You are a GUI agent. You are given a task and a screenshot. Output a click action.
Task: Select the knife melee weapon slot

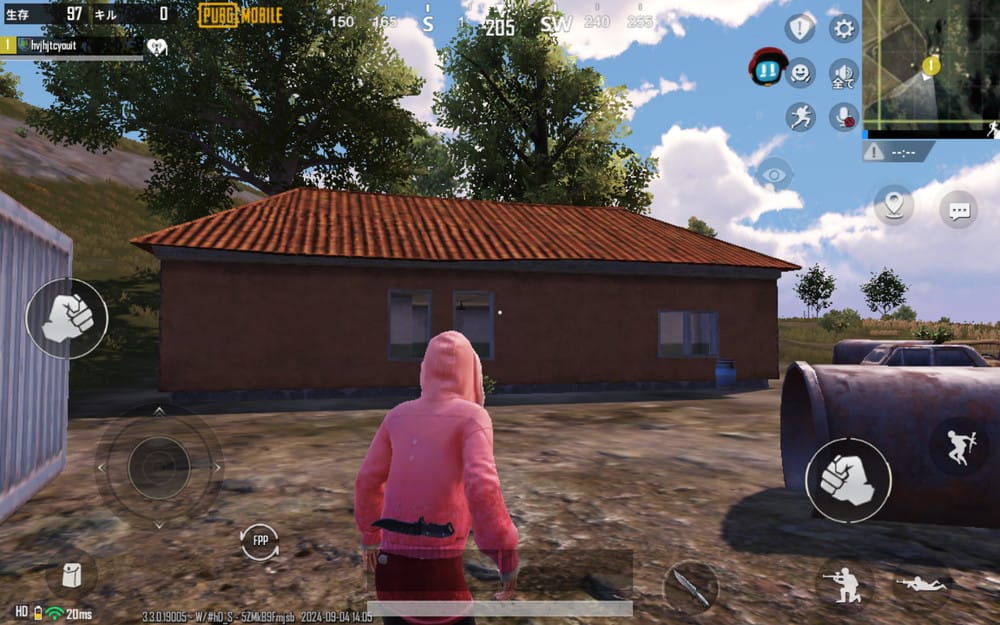(x=690, y=586)
